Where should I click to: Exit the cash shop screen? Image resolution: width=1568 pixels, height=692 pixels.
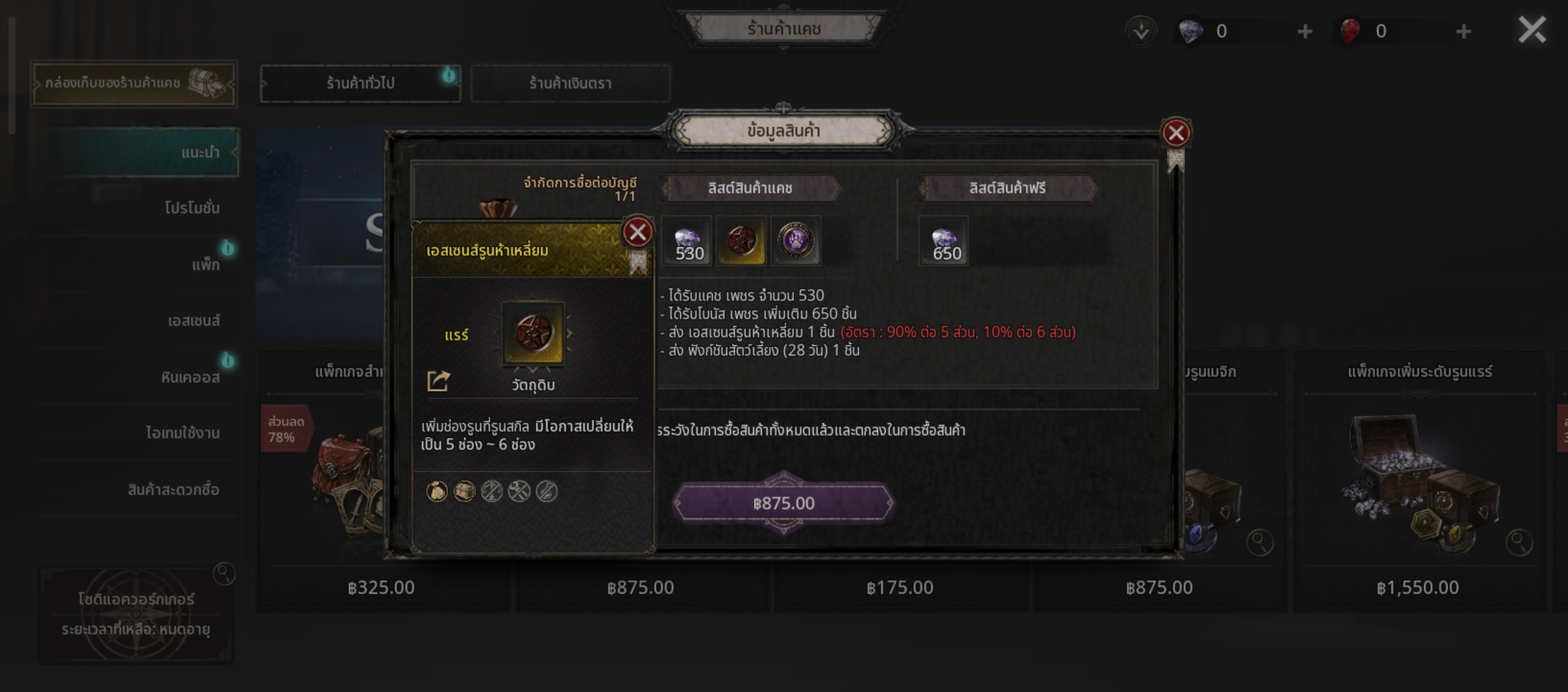pos(1532,31)
